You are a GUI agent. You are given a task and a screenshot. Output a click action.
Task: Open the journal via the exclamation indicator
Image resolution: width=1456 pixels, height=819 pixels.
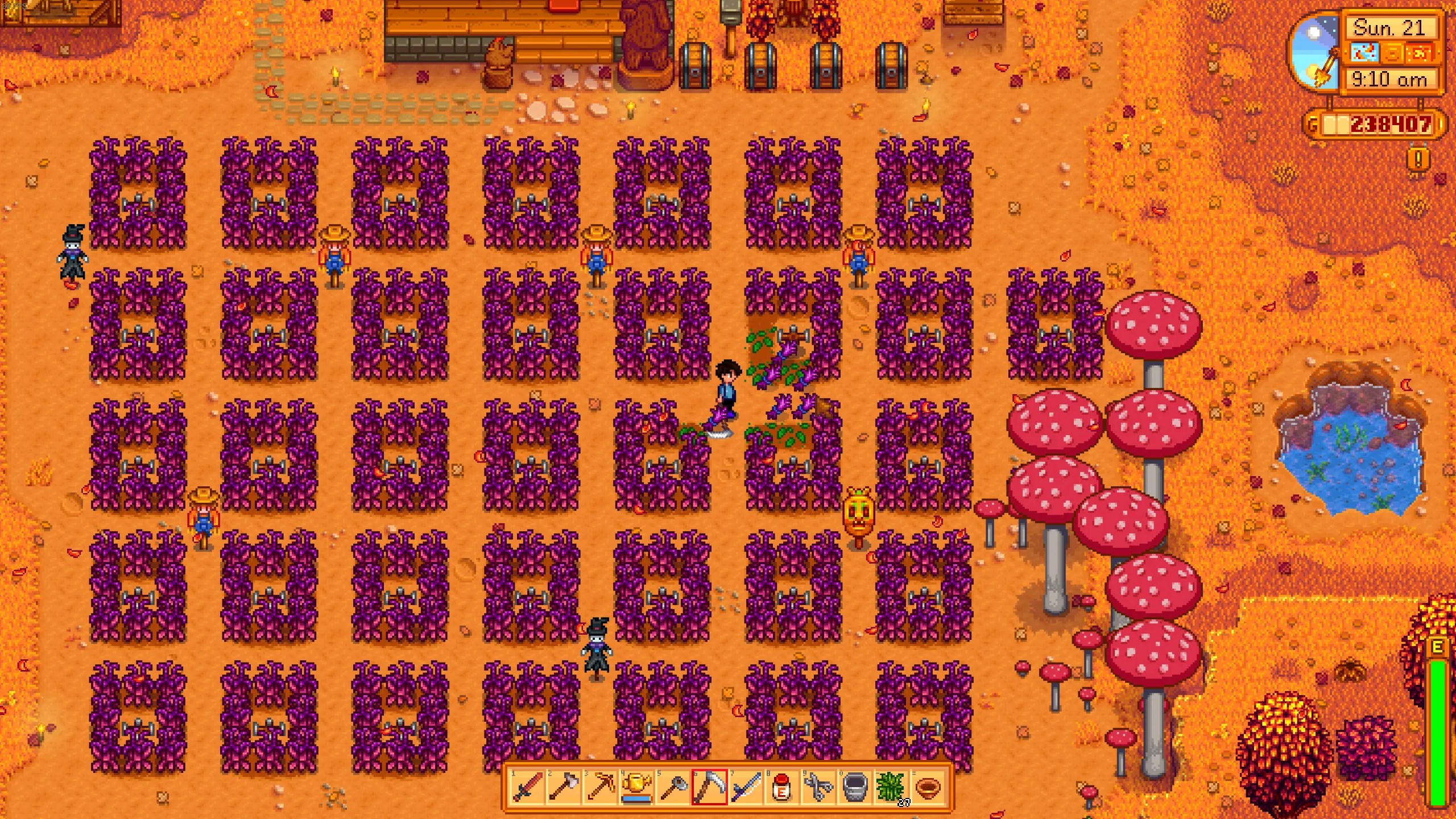pyautogui.click(x=1417, y=158)
